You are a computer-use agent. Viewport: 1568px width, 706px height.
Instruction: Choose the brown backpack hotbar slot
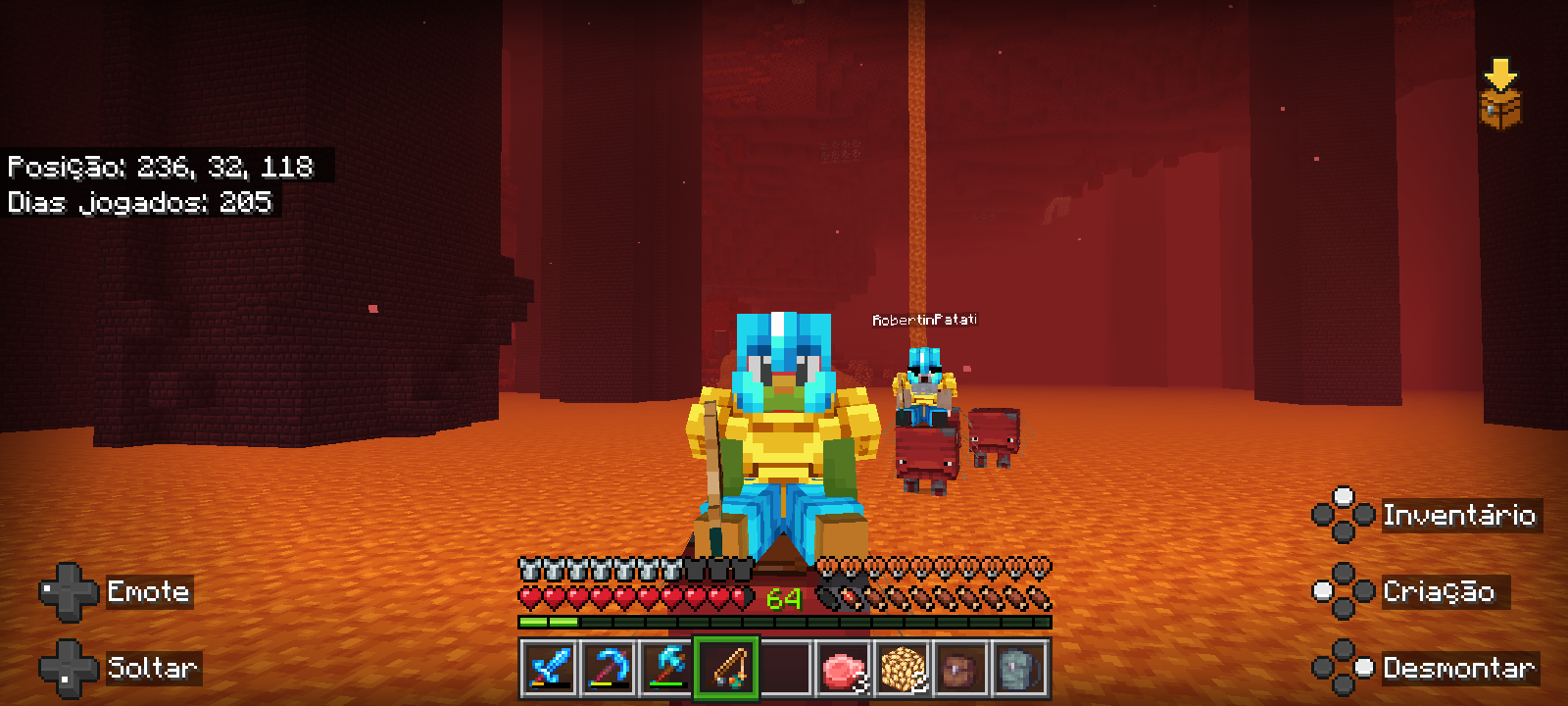coord(961,669)
